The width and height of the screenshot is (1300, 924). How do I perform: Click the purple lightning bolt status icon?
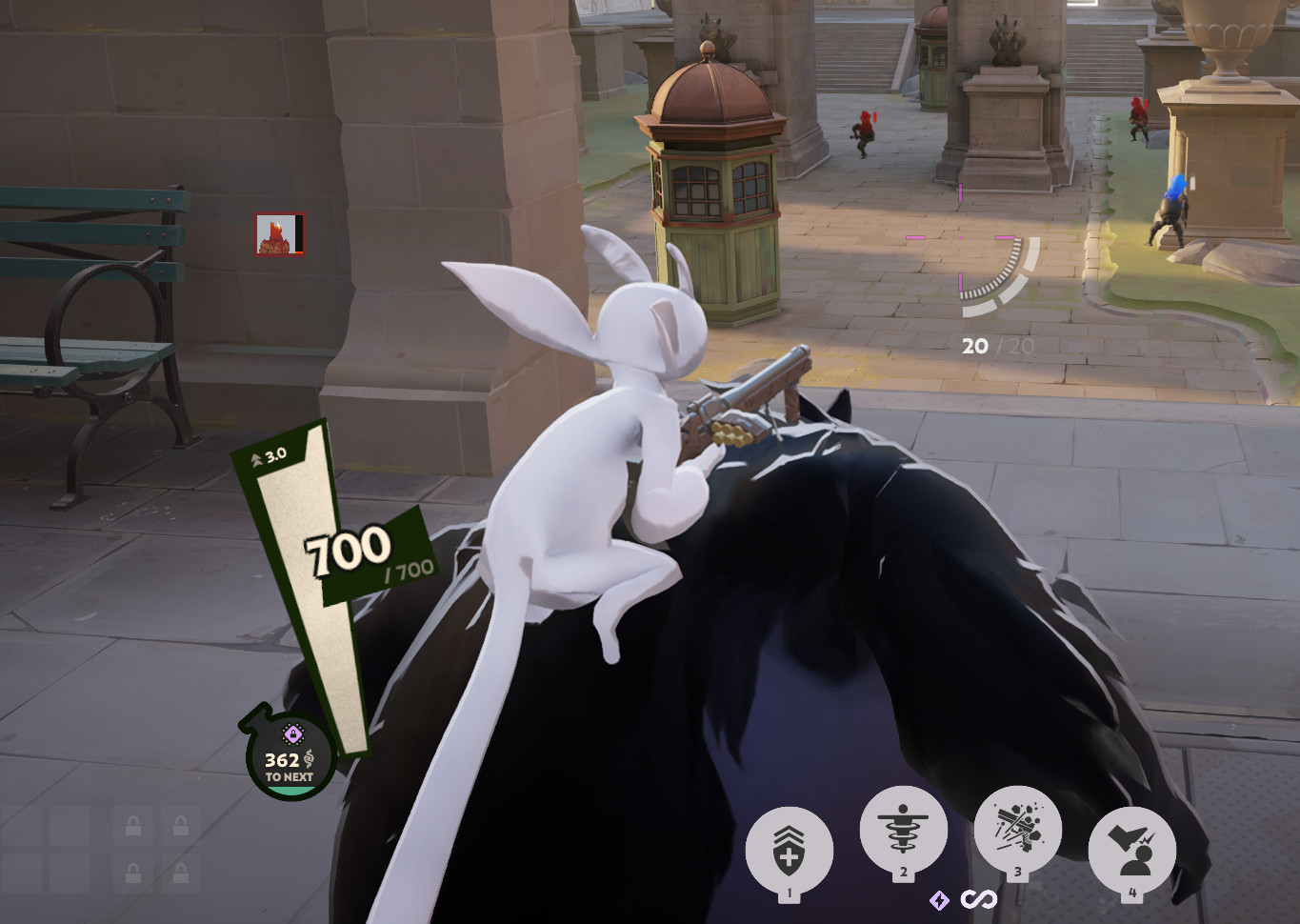(x=939, y=898)
